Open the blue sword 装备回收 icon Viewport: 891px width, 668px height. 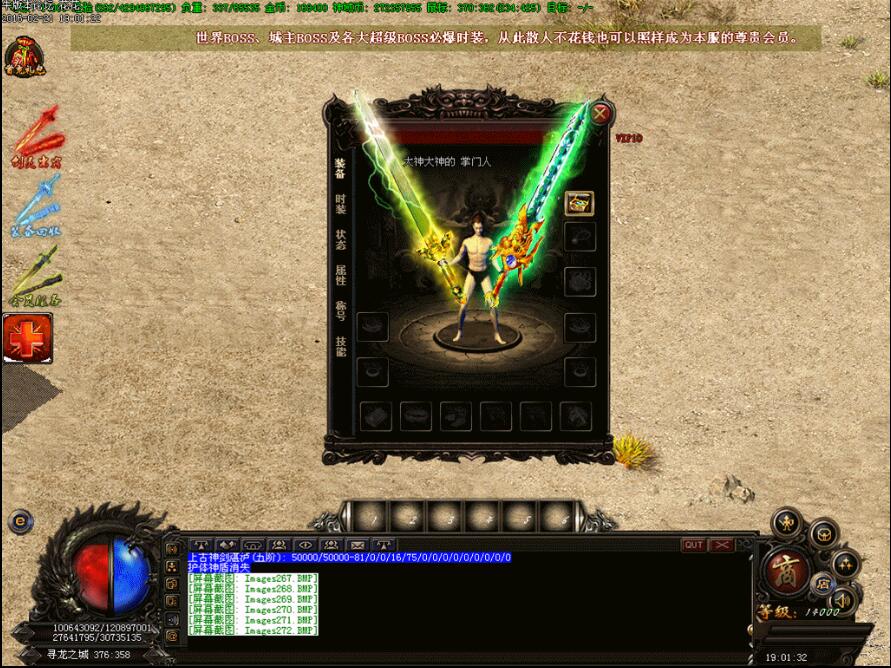(x=35, y=206)
